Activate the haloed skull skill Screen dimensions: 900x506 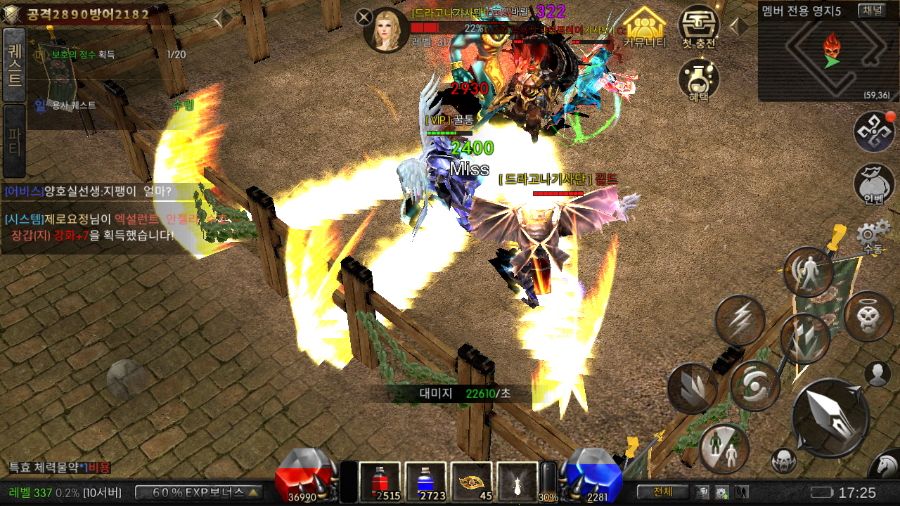868,316
